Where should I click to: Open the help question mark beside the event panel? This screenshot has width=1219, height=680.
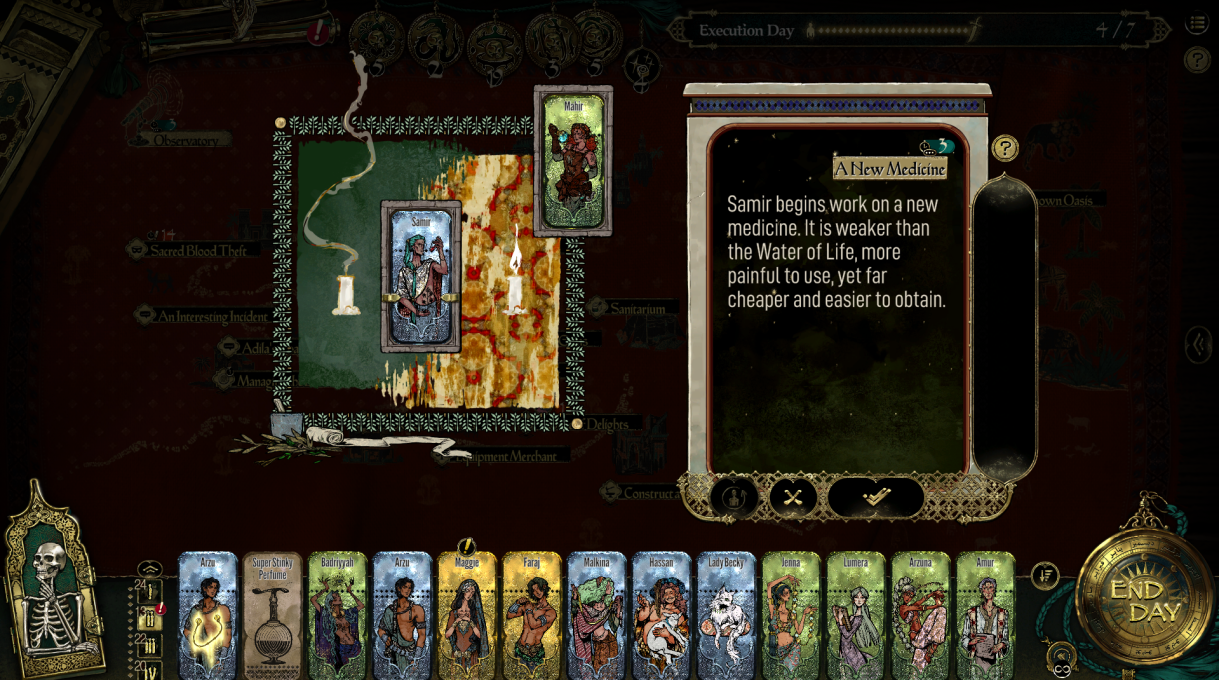coord(1005,149)
